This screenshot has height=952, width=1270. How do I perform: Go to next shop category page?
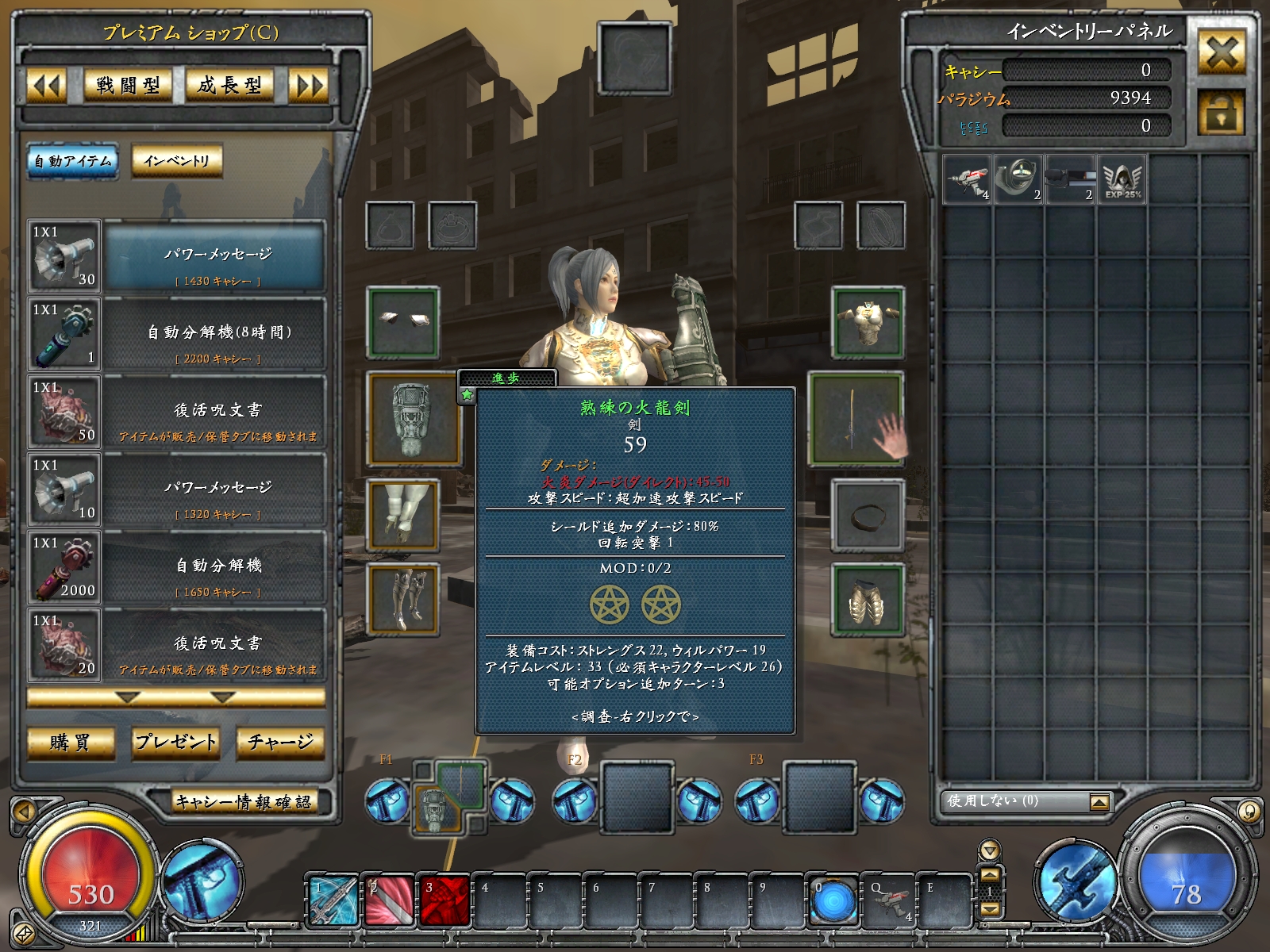(309, 86)
